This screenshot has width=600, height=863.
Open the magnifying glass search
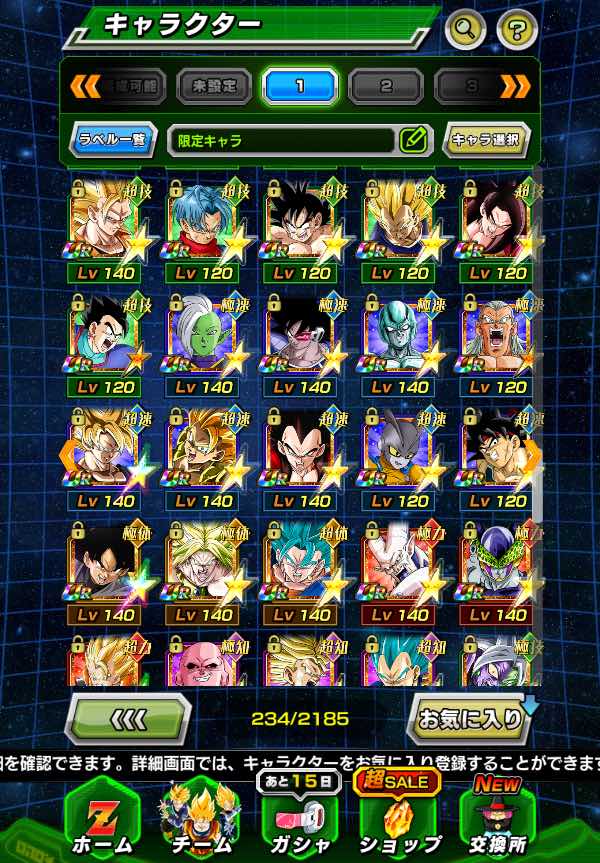pos(465,28)
